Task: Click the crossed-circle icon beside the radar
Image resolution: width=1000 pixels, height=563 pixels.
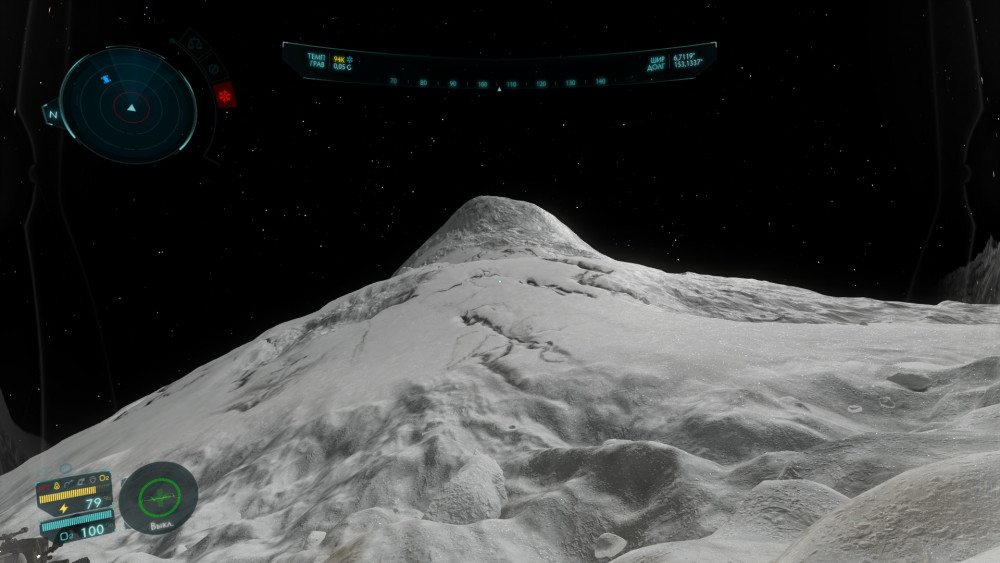Action: click(x=212, y=69)
